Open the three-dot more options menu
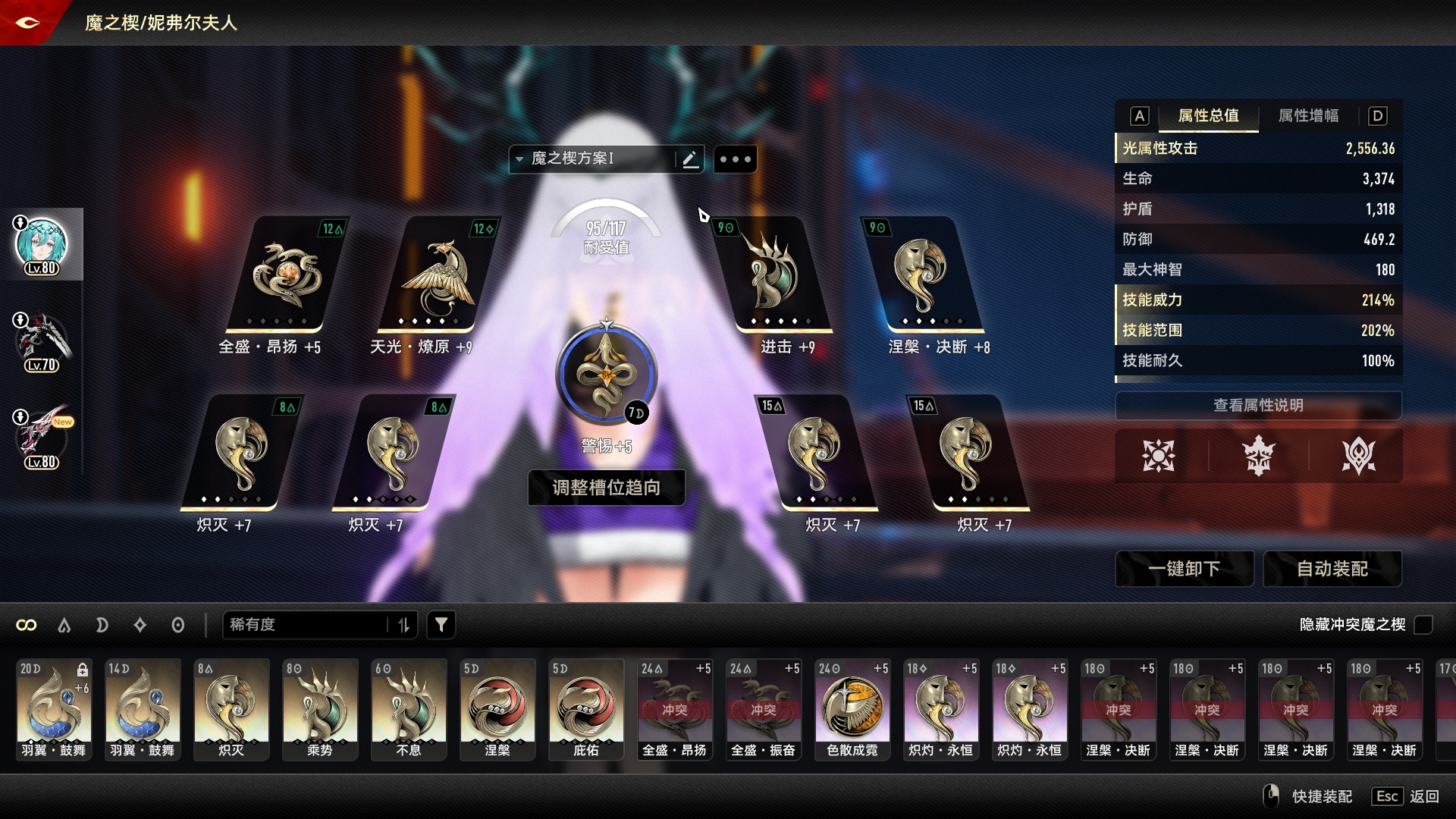 coord(735,159)
